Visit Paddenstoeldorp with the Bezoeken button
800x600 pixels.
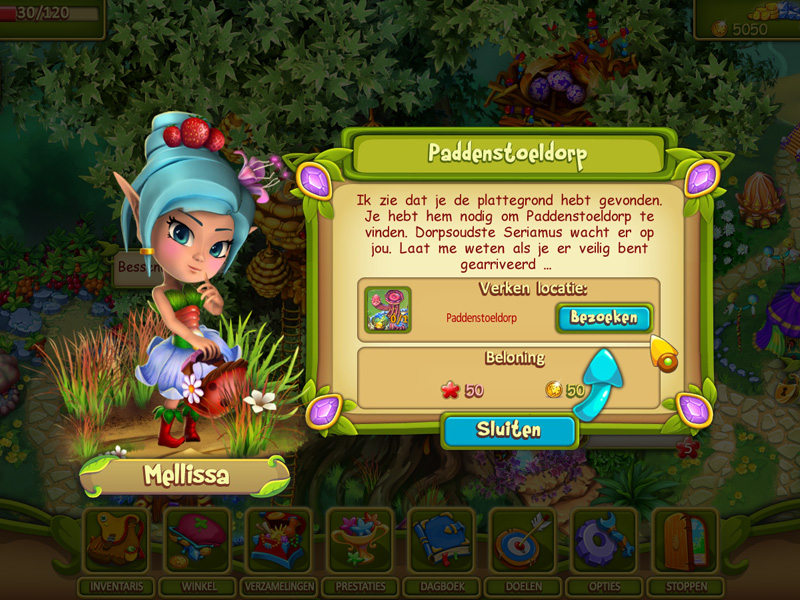(x=604, y=318)
